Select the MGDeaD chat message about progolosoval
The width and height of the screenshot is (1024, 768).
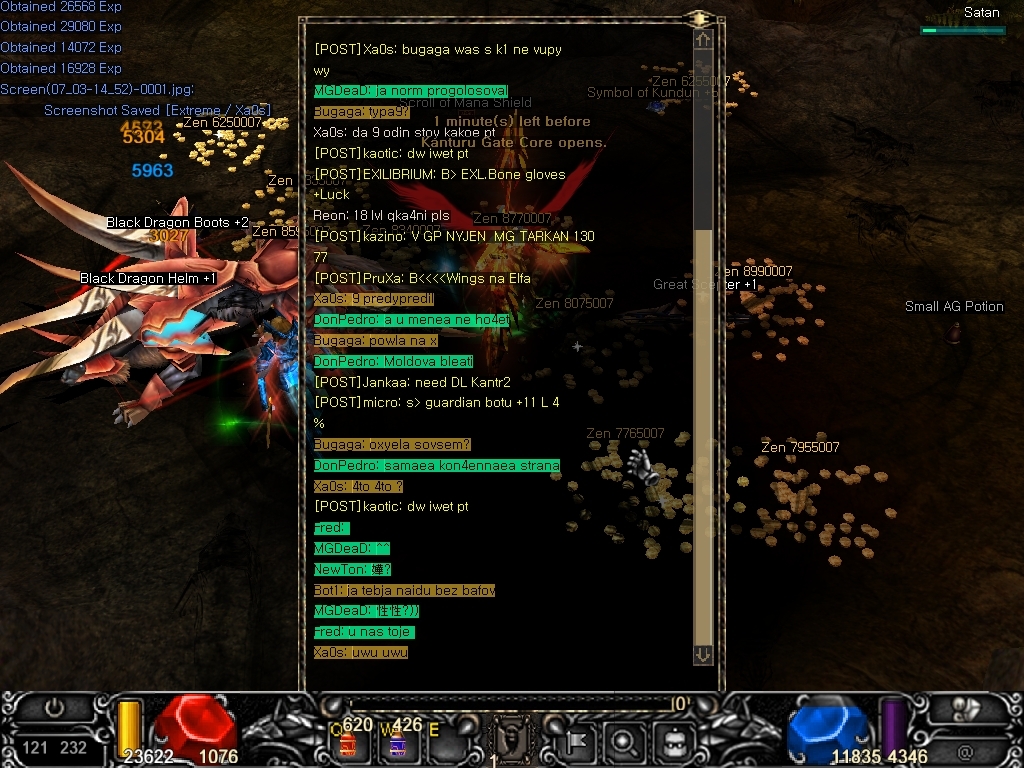point(411,91)
